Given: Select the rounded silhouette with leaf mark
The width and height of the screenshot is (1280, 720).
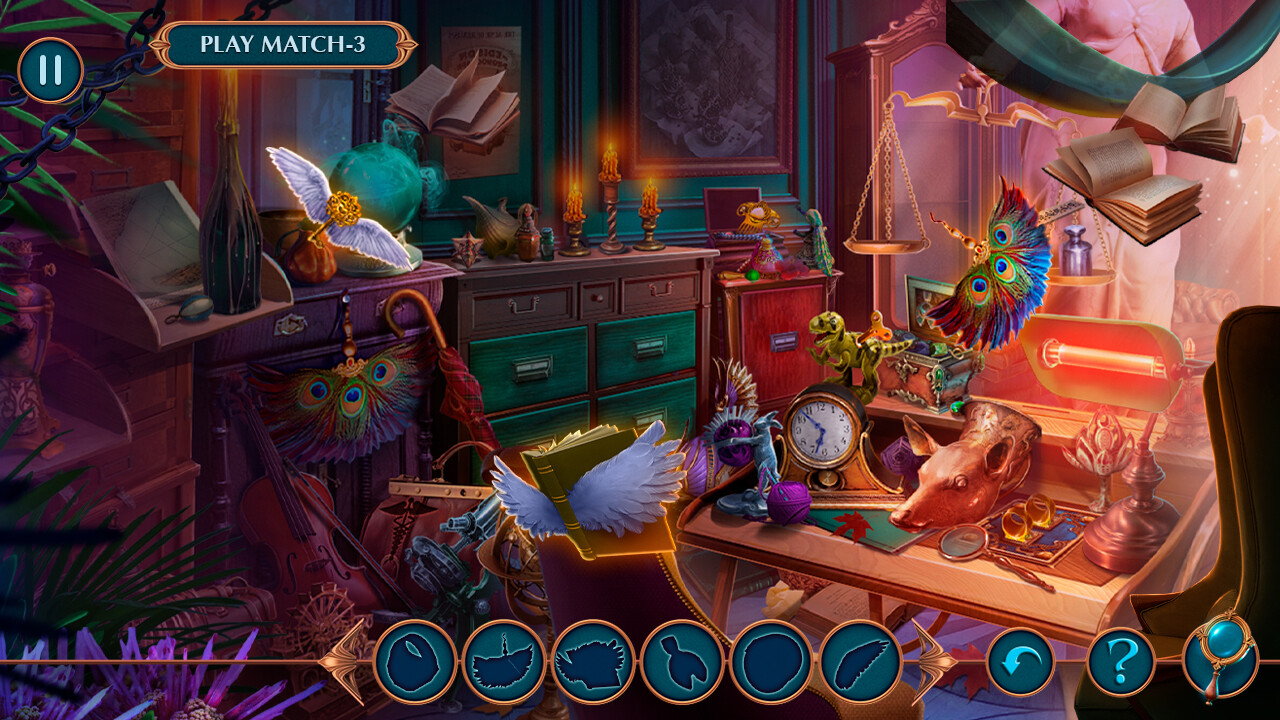Looking at the screenshot, I should point(415,661).
